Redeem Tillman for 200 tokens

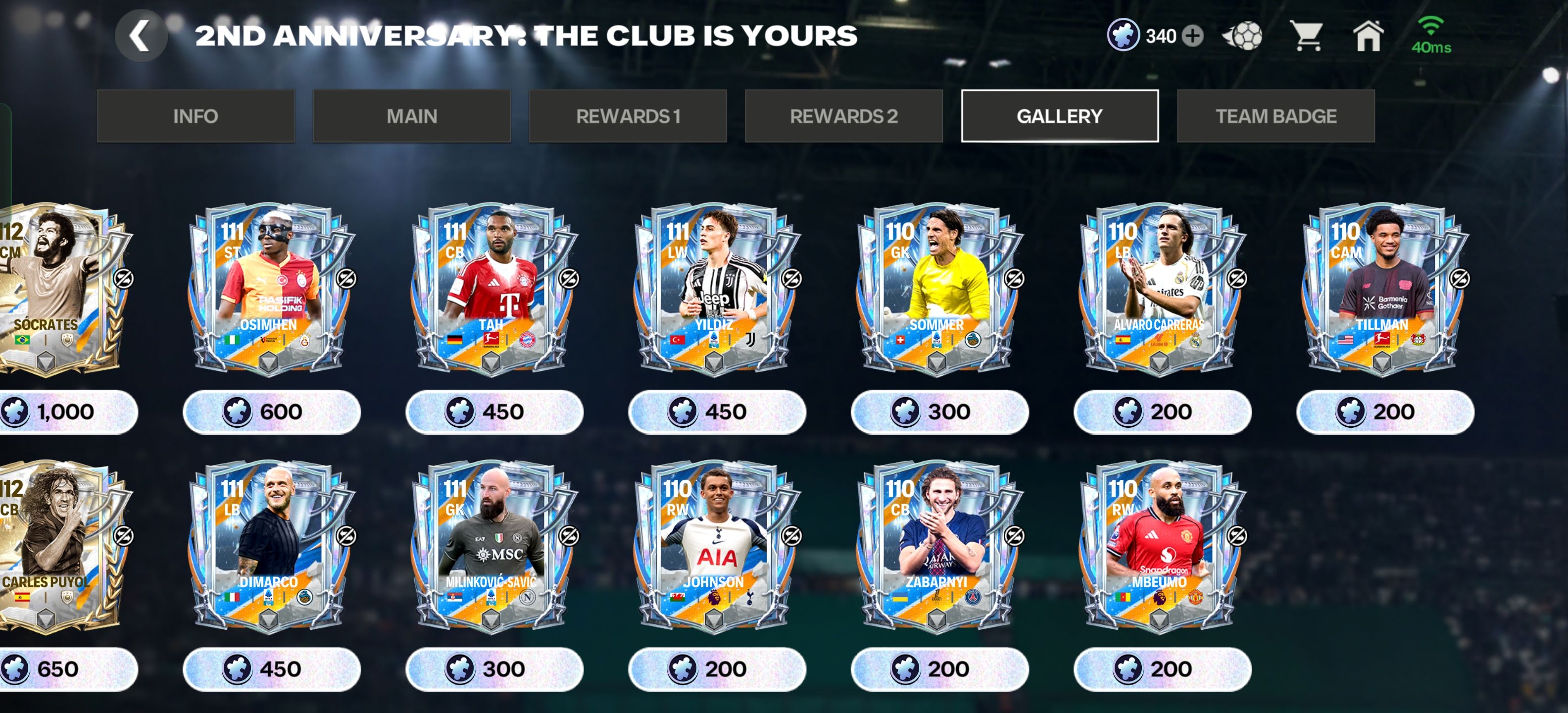[1385, 411]
